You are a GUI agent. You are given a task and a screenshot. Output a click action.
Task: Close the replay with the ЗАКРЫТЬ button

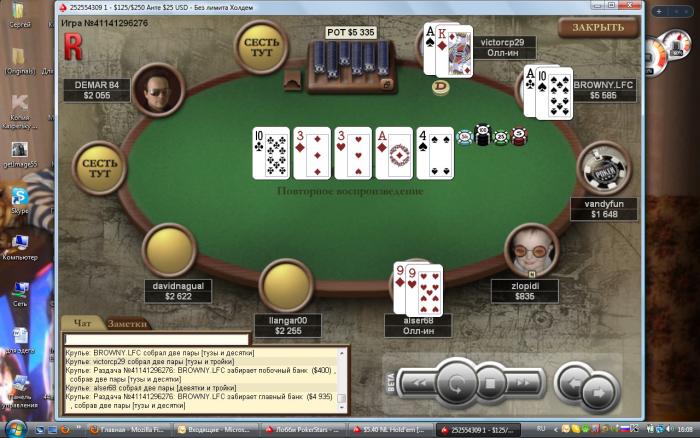click(597, 28)
